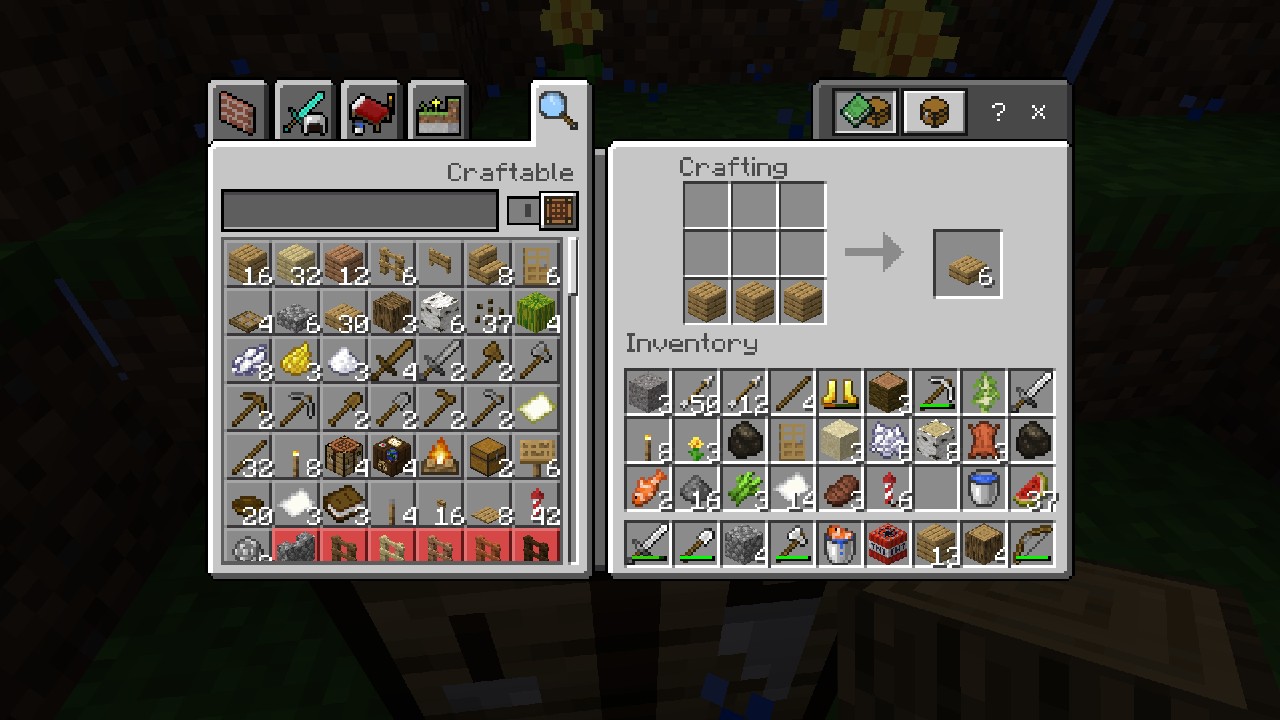This screenshot has height=720, width=1280.
Task: Click the help question mark button
Action: pyautogui.click(x=997, y=112)
